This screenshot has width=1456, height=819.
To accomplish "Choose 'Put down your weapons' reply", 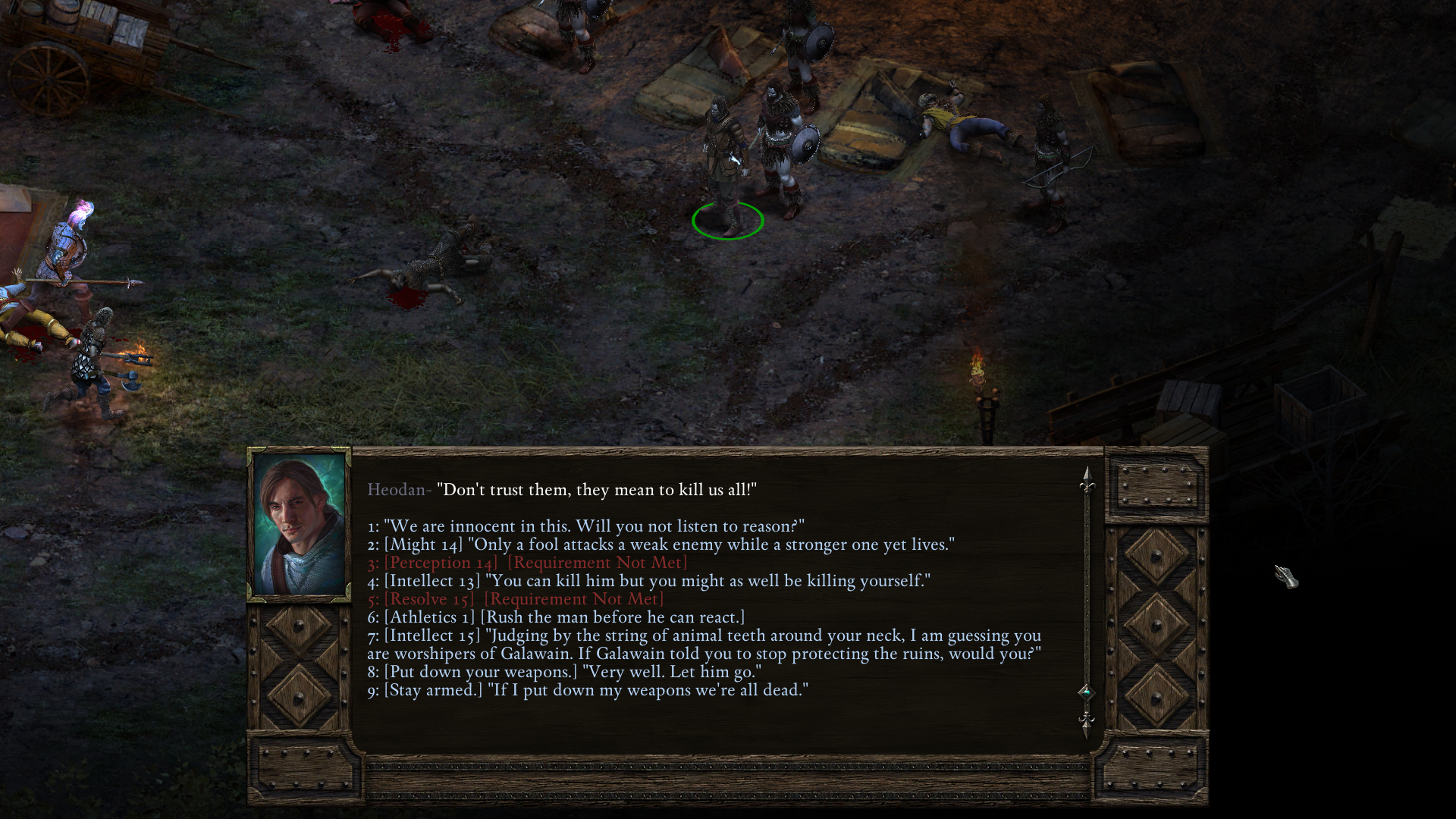I will coord(564,672).
